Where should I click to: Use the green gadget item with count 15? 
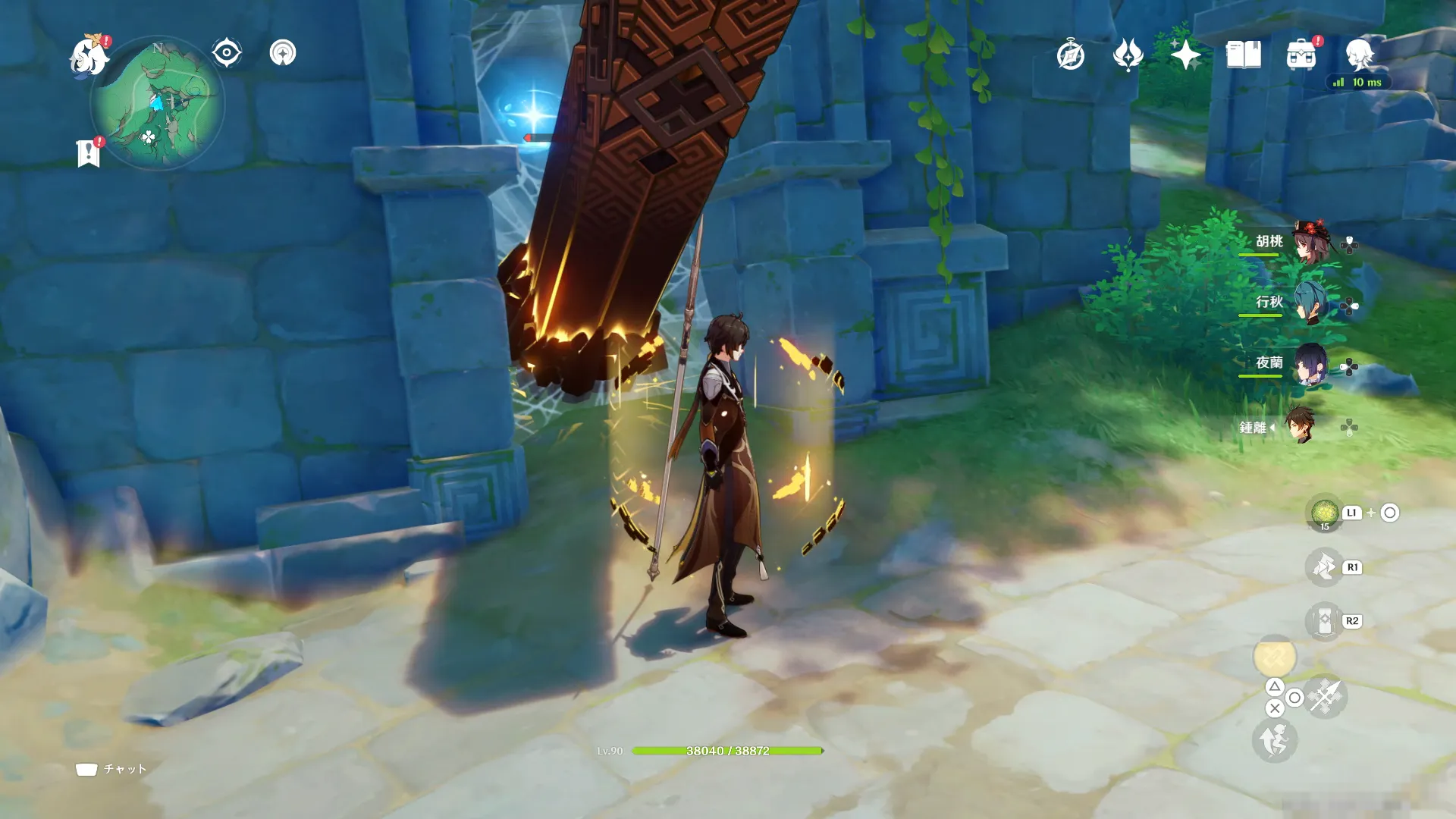coord(1325,513)
